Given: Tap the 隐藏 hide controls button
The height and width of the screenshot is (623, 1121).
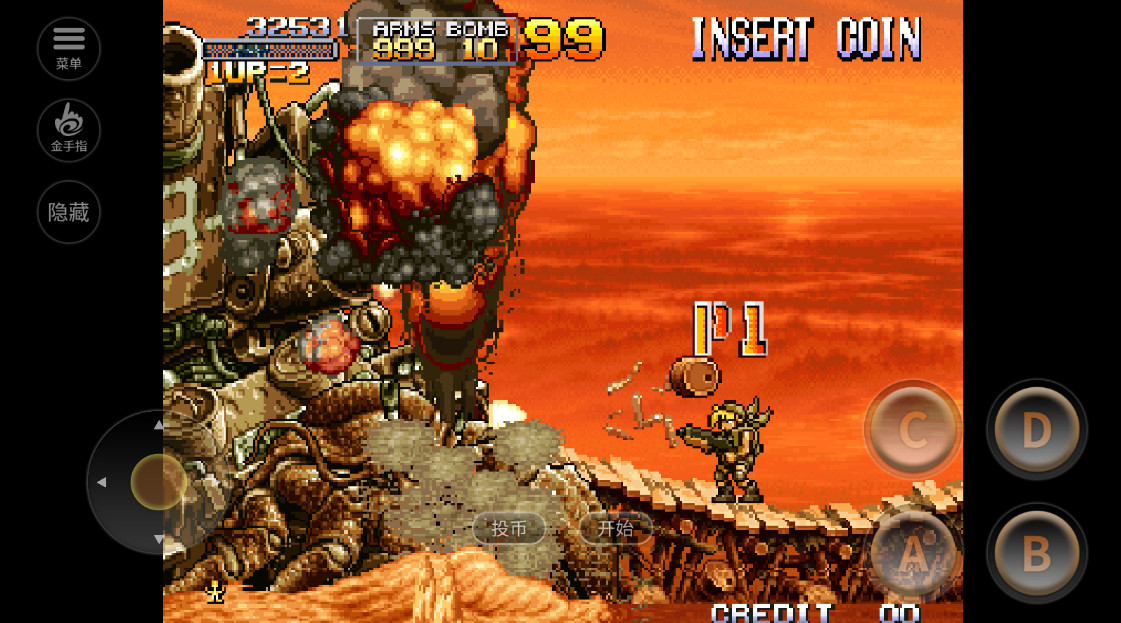Looking at the screenshot, I should click(x=69, y=212).
